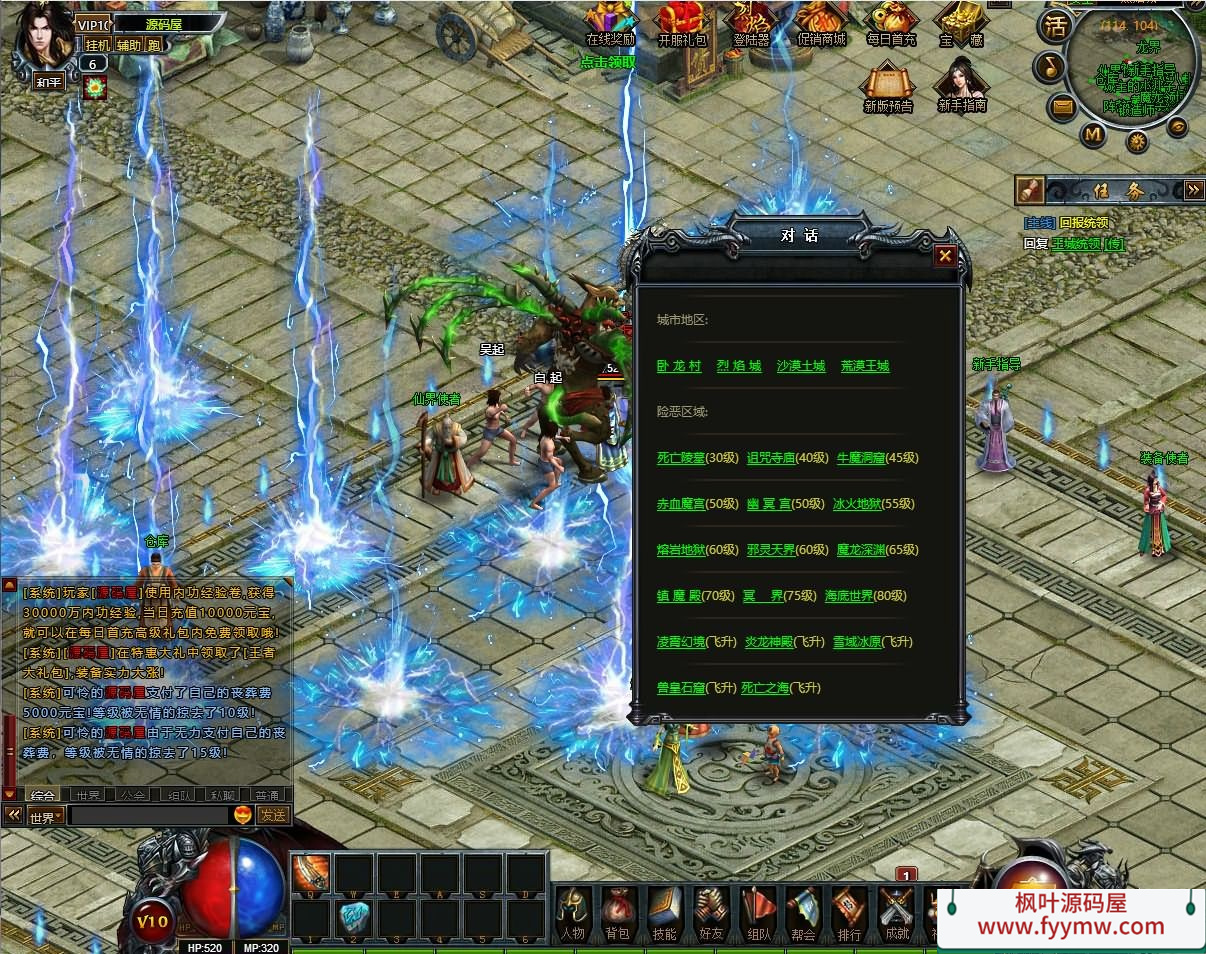1206x954 pixels.
Task: Close the 对话 dialogue window
Action: pos(944,257)
